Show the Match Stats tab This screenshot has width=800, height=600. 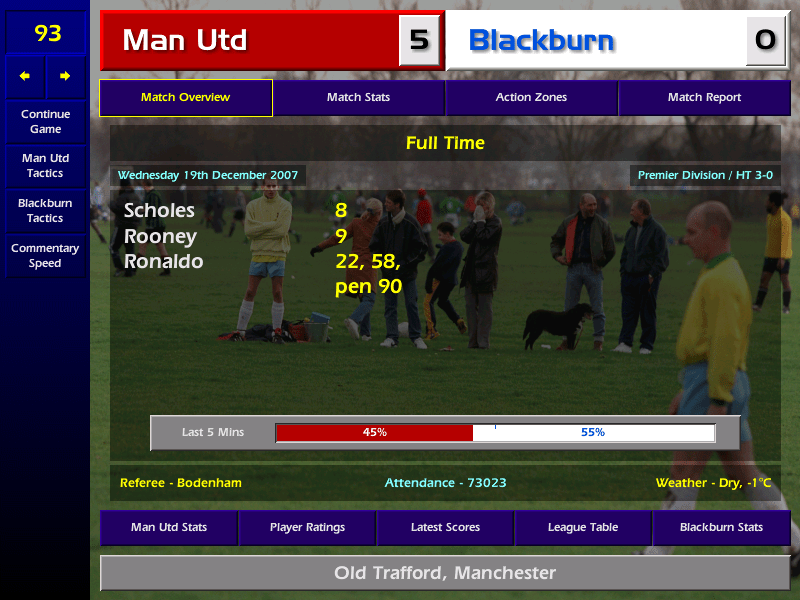point(358,98)
